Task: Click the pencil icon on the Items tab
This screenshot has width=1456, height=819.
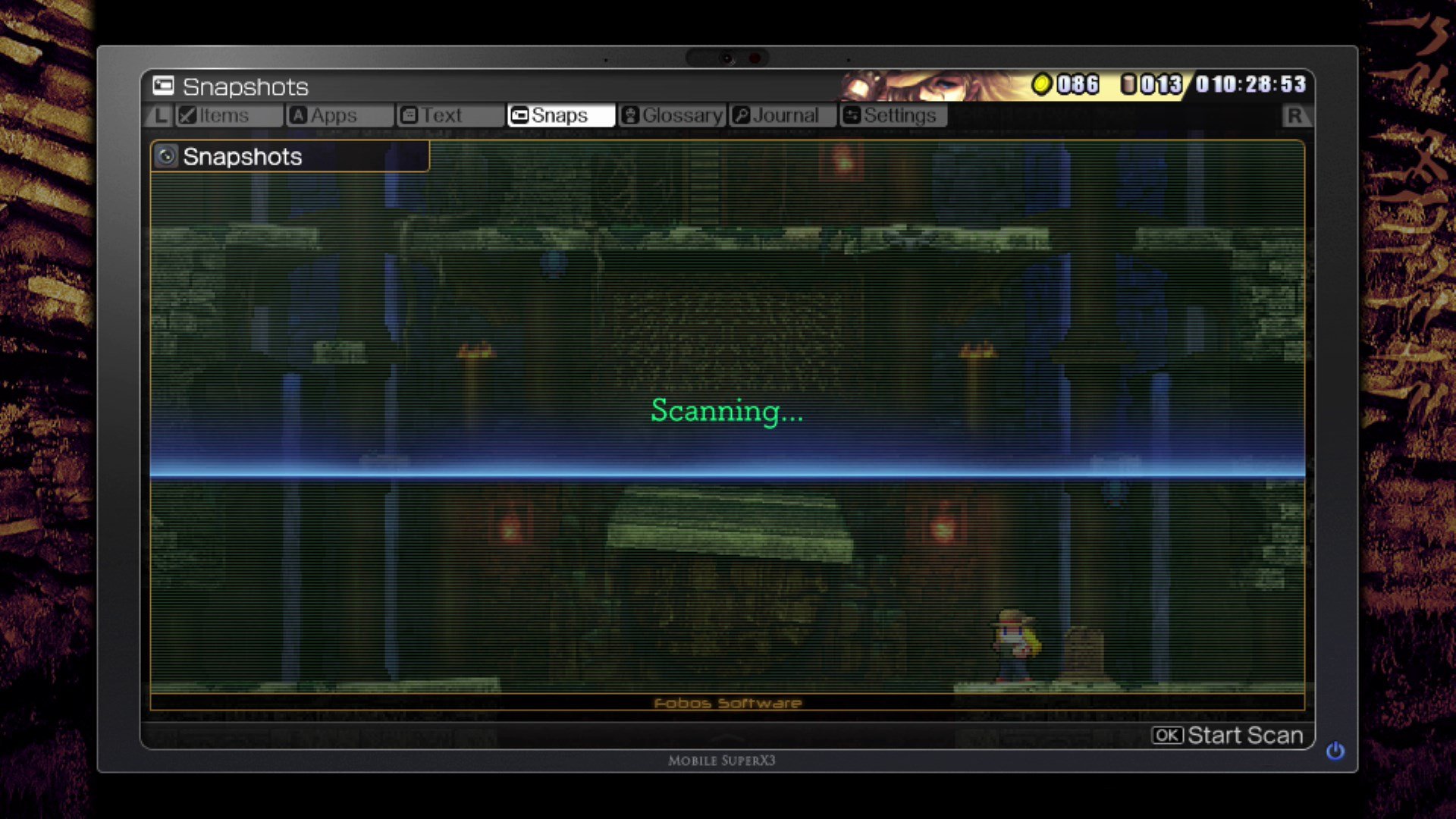Action: (x=186, y=115)
